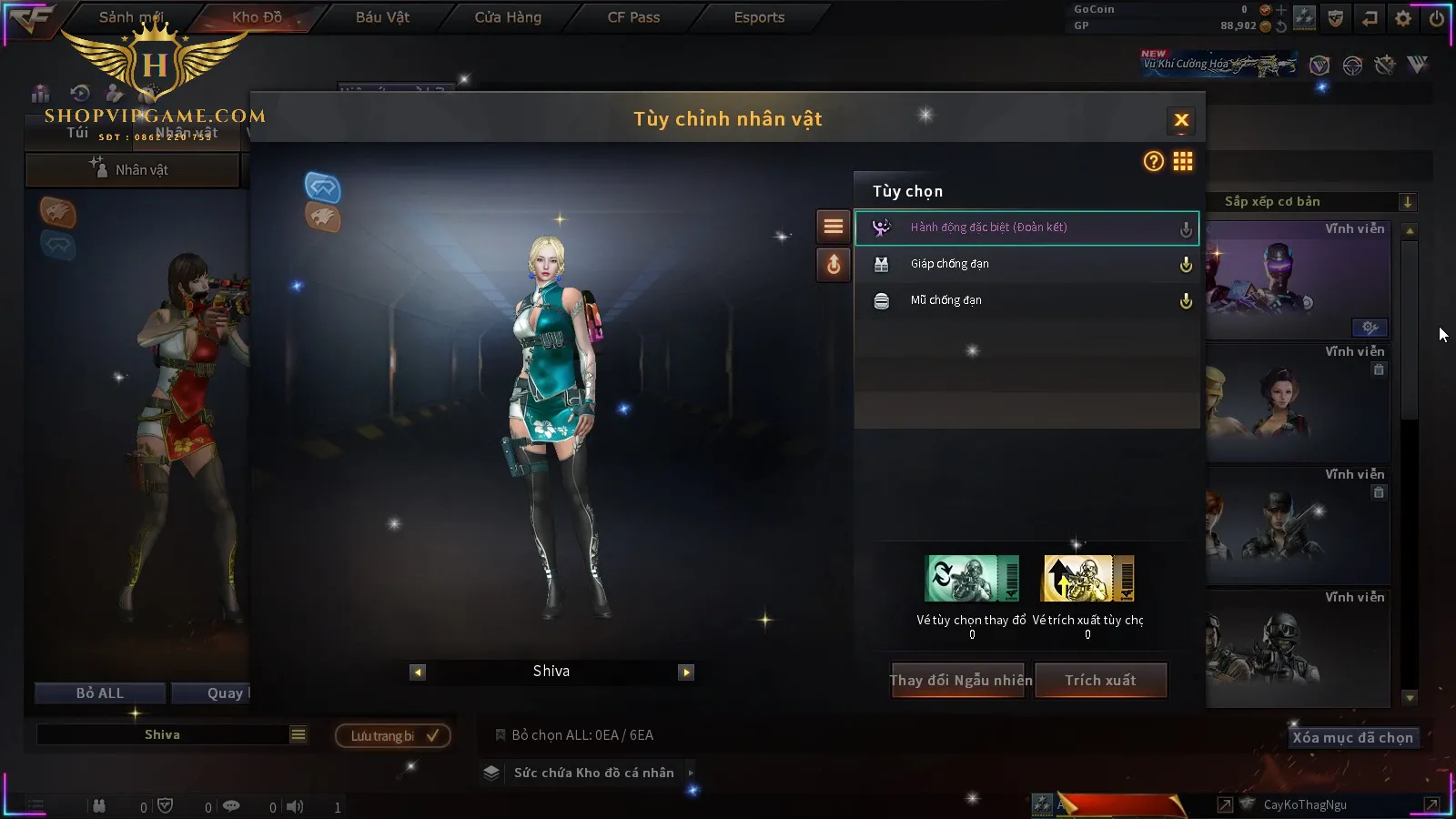The width and height of the screenshot is (1456, 819).
Task: Click the Trích xuất button
Action: point(1100,681)
